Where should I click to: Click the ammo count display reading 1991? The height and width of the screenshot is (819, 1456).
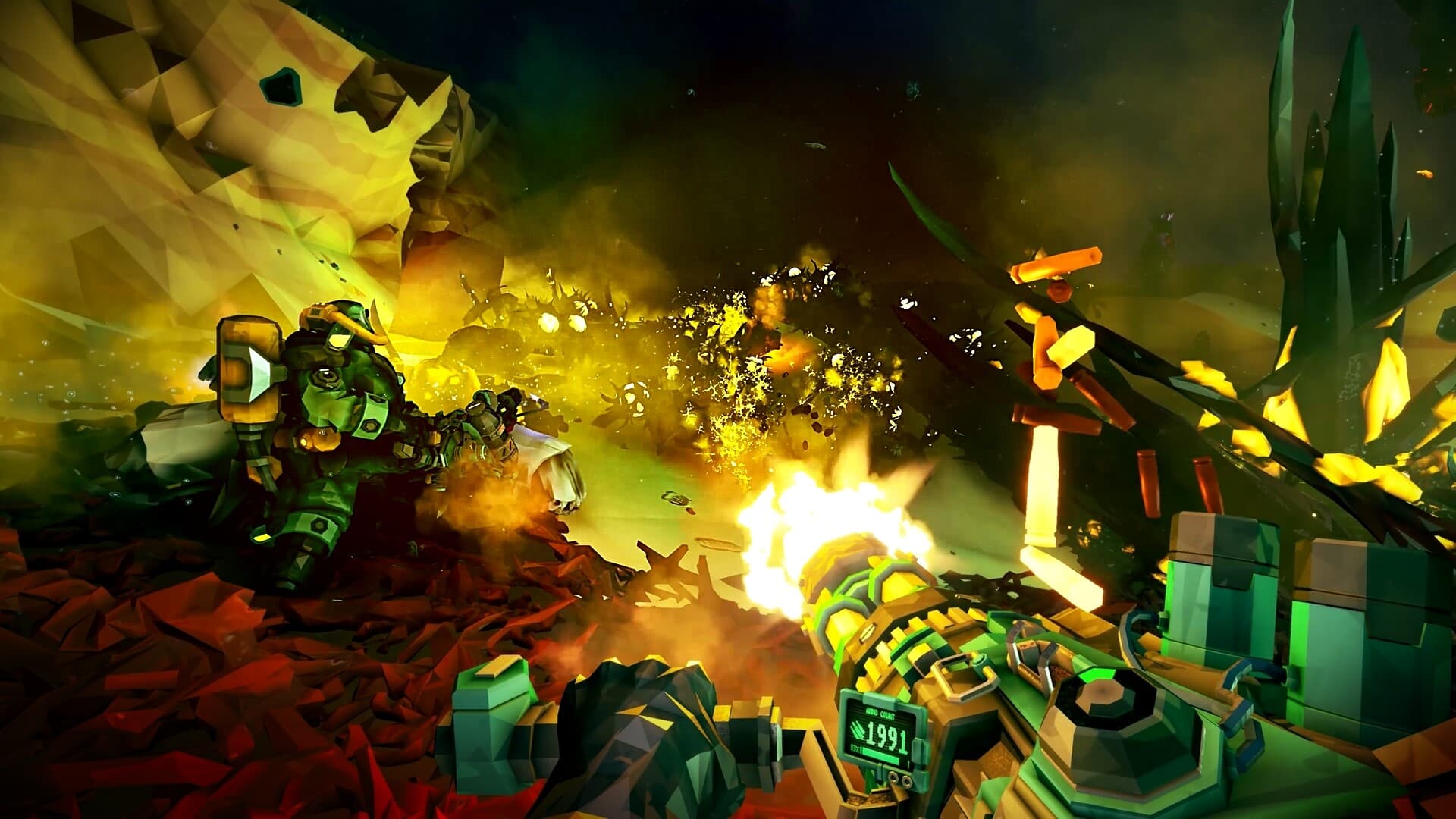(x=886, y=735)
